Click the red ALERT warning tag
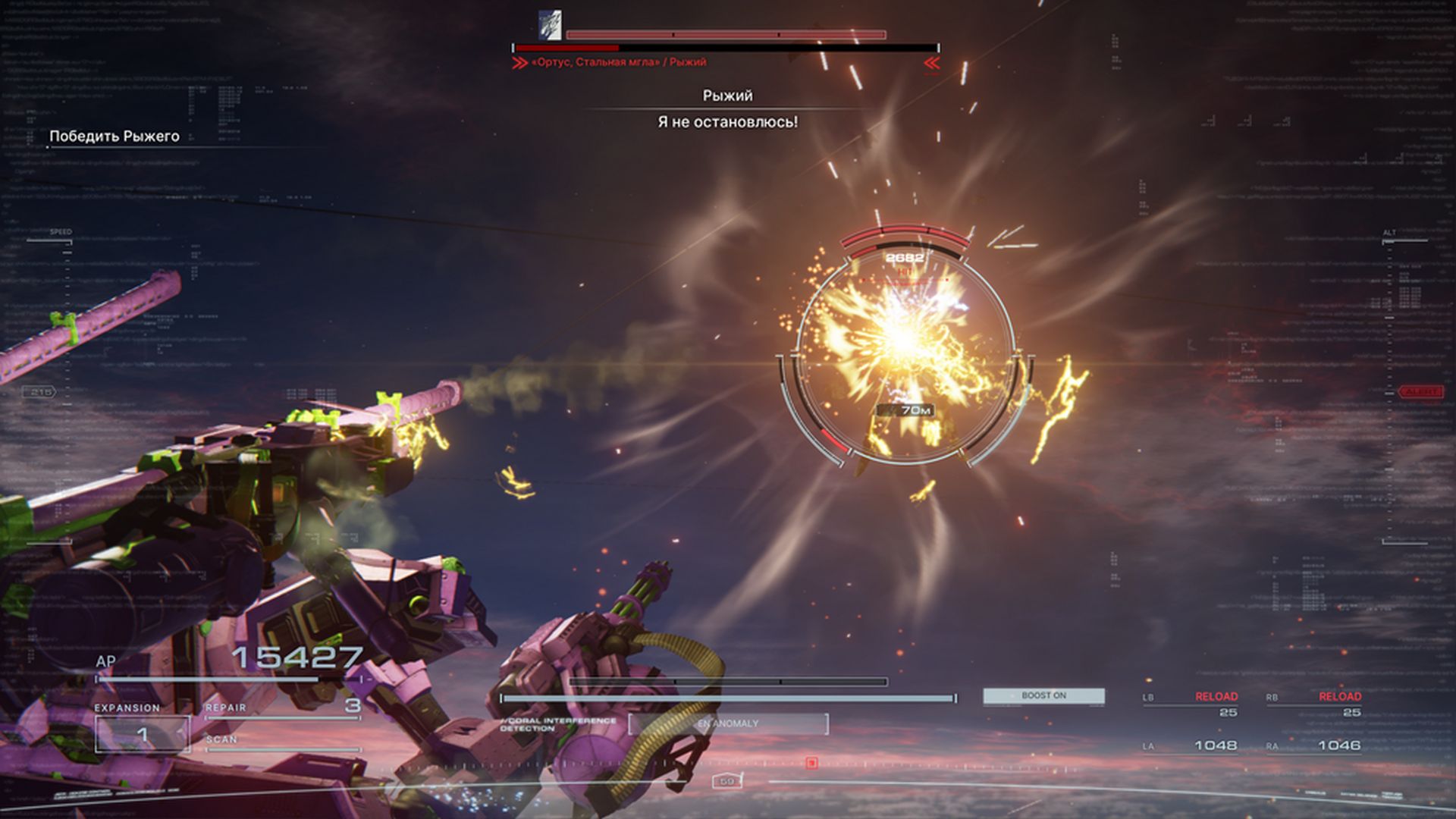The image size is (1456, 819). pos(1420,392)
